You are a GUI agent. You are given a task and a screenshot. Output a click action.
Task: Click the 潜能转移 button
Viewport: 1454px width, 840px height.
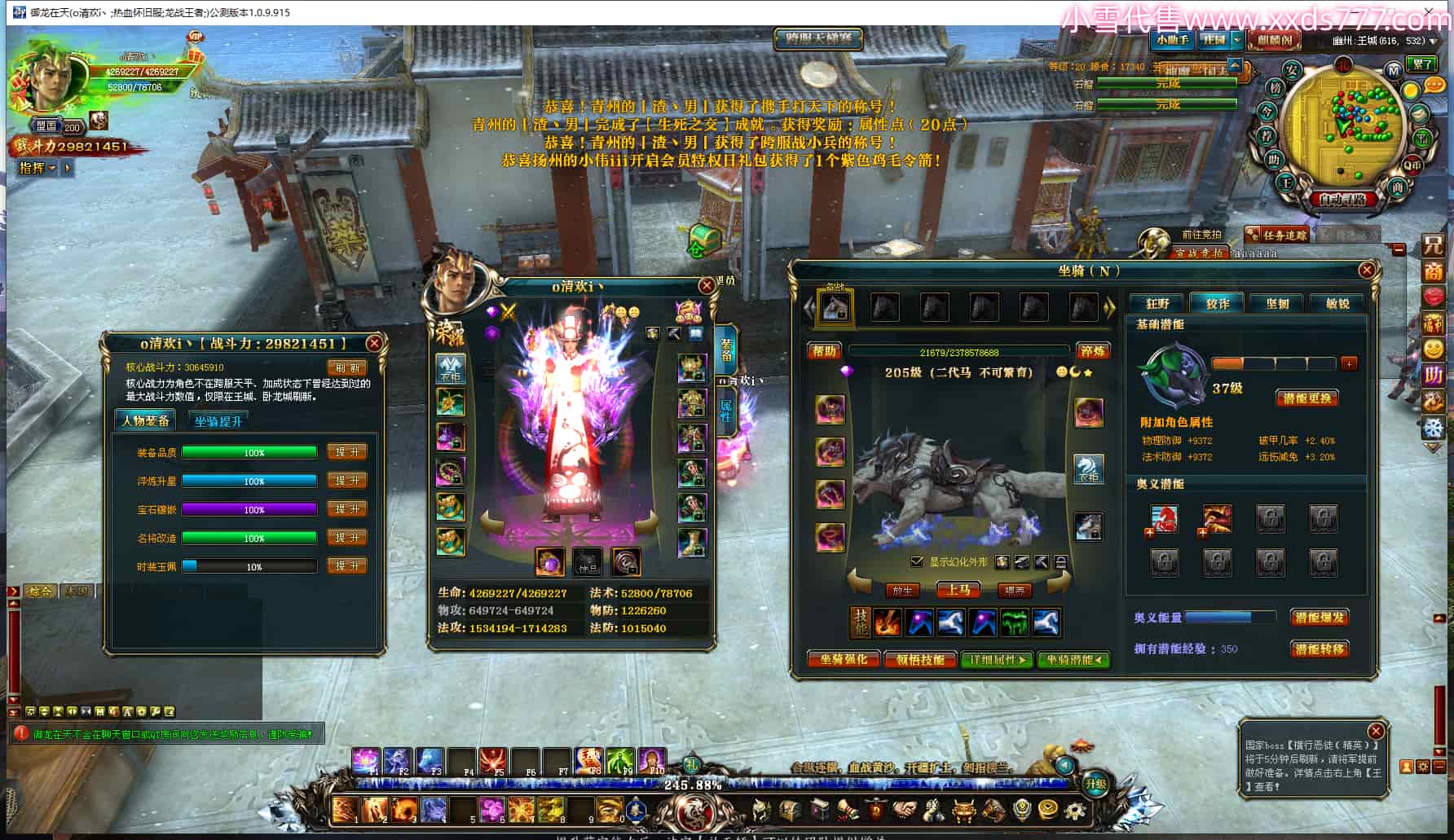click(1320, 649)
